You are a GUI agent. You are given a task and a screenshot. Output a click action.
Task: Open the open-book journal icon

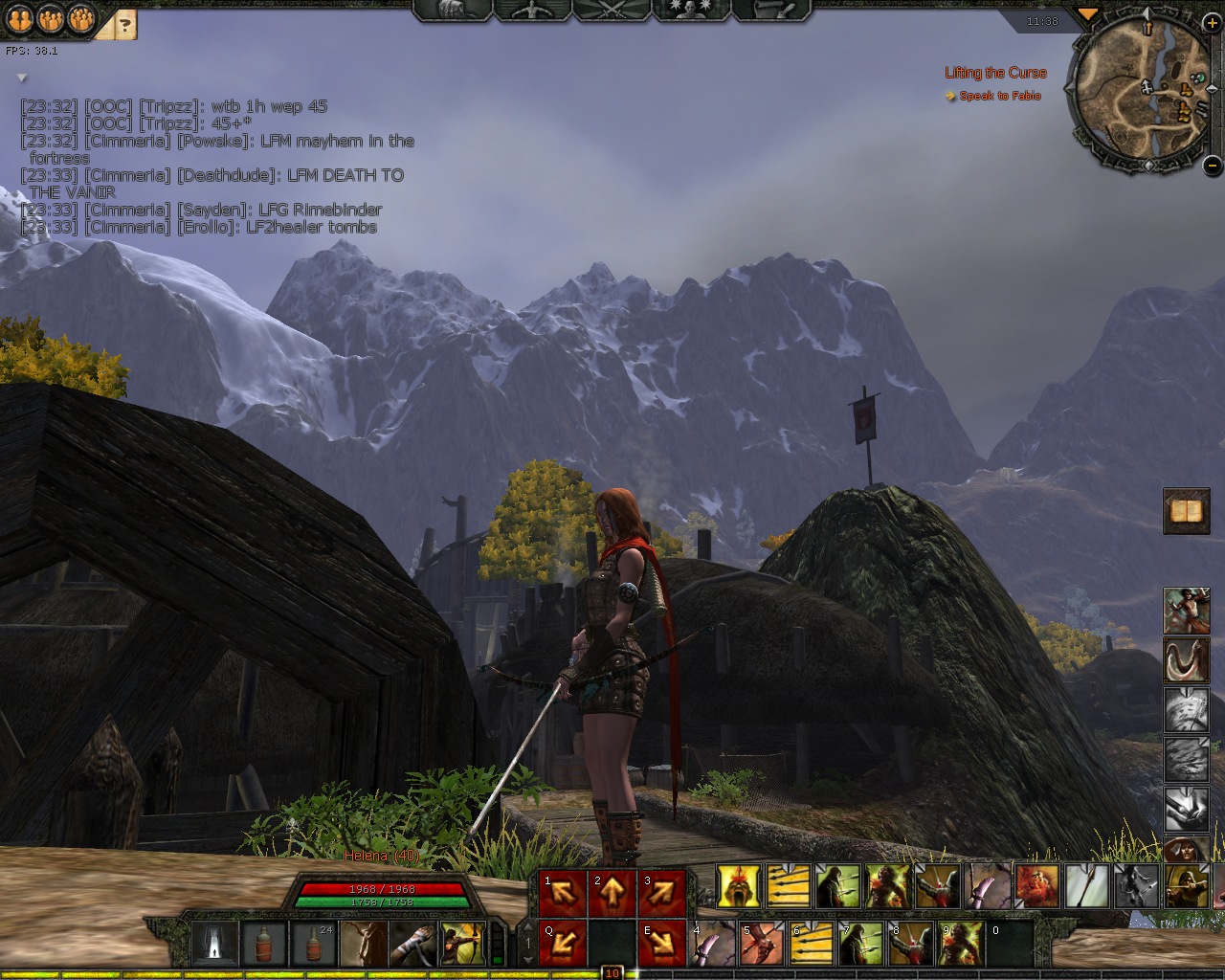(x=1186, y=510)
